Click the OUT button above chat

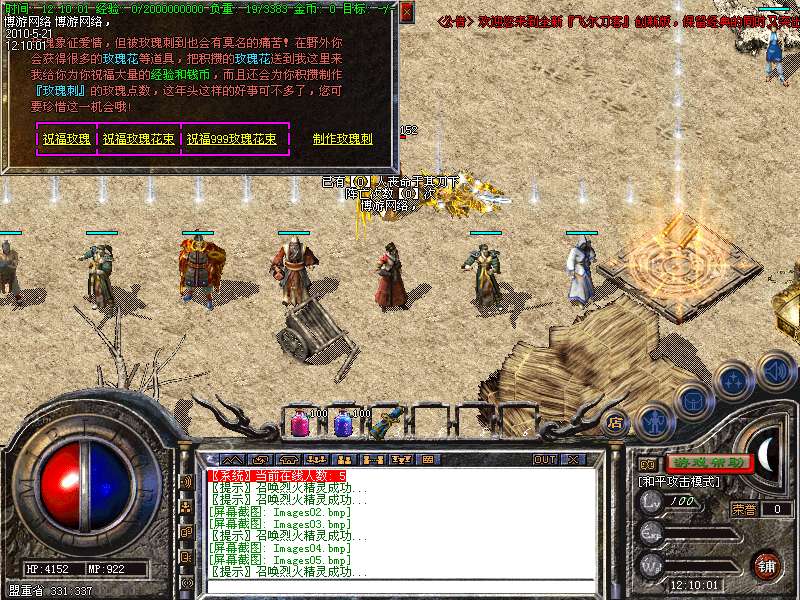[544, 459]
